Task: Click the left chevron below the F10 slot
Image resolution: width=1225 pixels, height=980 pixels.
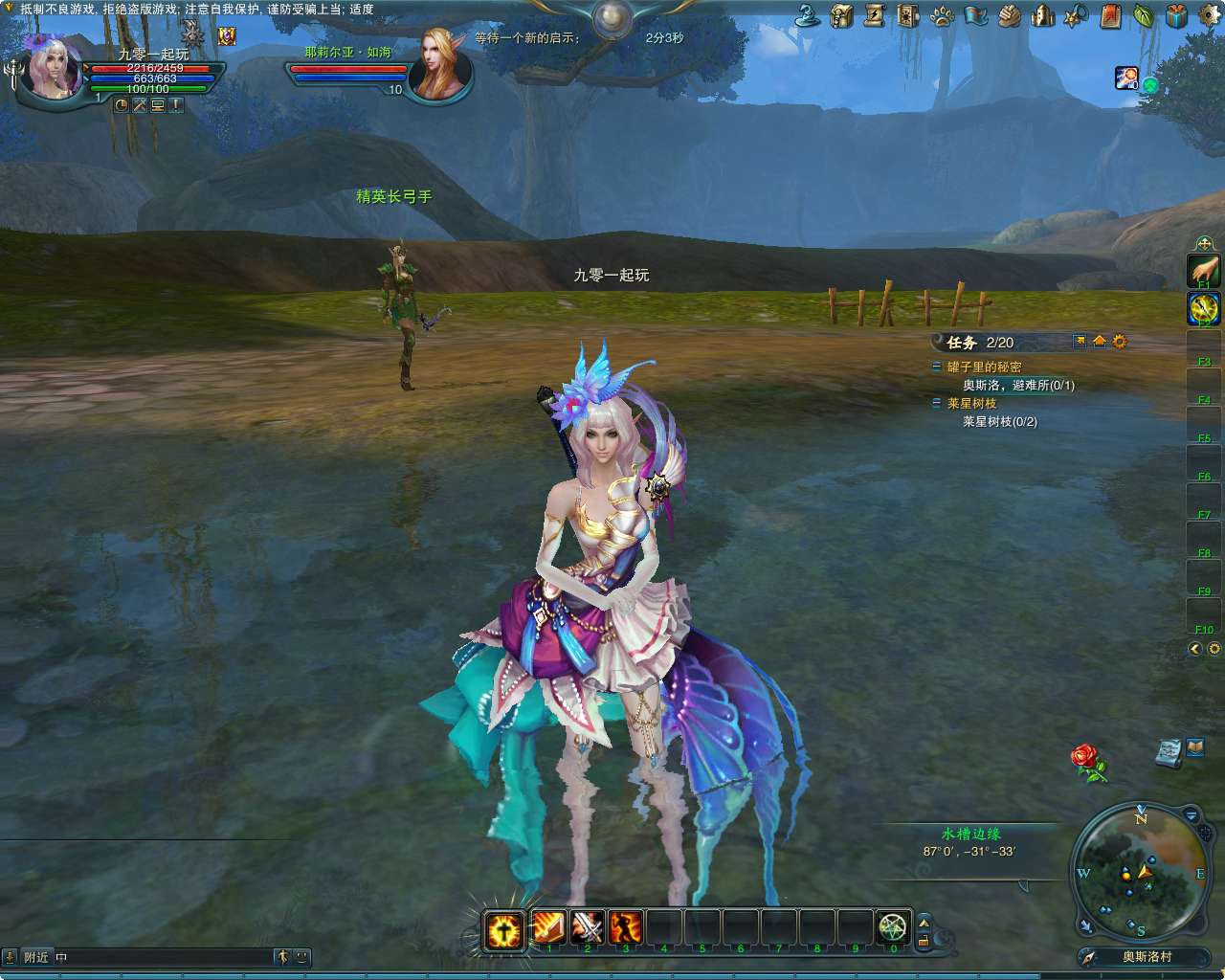Action: pyautogui.click(x=1193, y=649)
